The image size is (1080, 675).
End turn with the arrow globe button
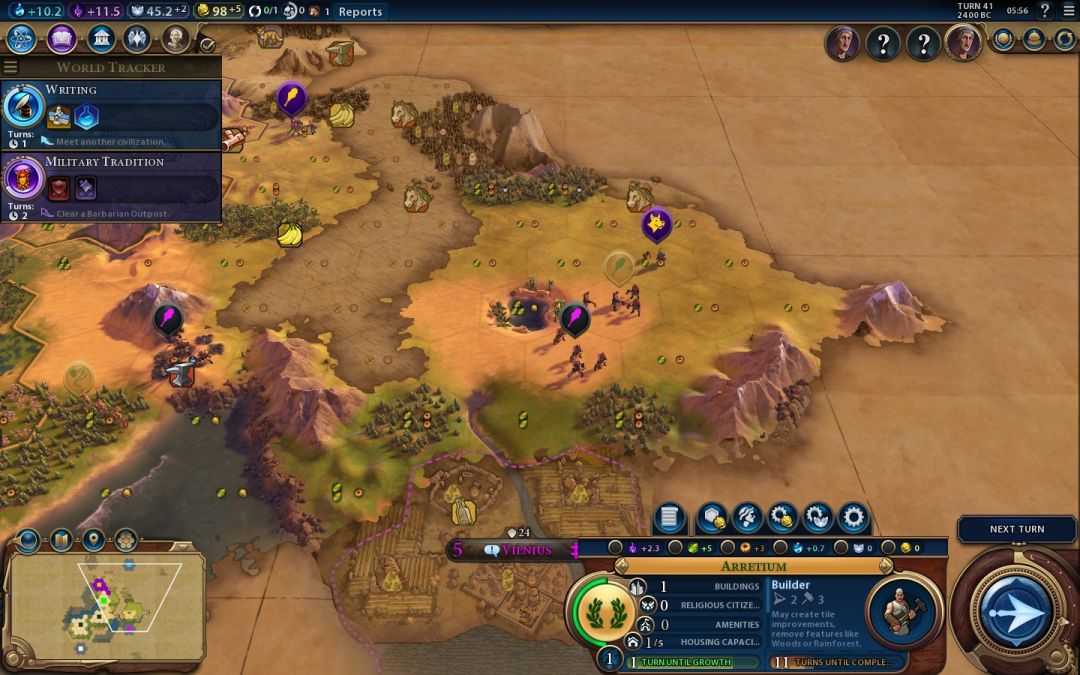coord(1016,609)
